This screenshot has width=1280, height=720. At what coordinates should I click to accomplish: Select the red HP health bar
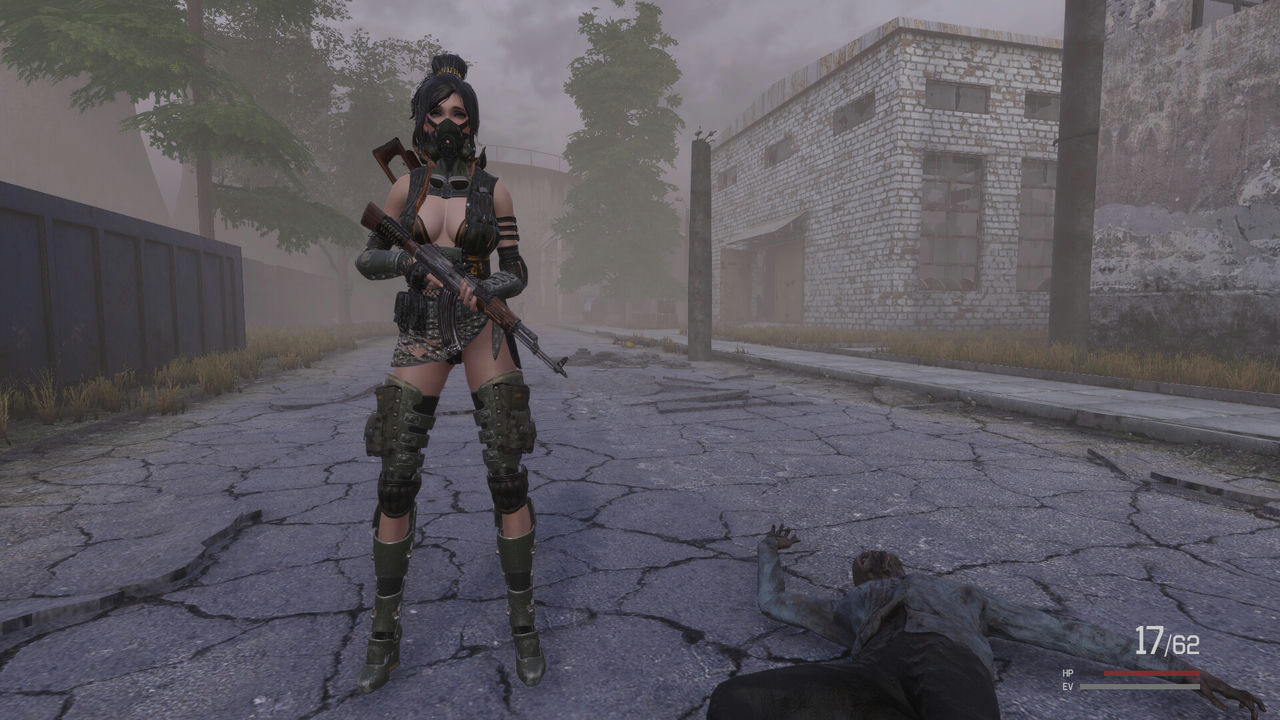click(1150, 672)
